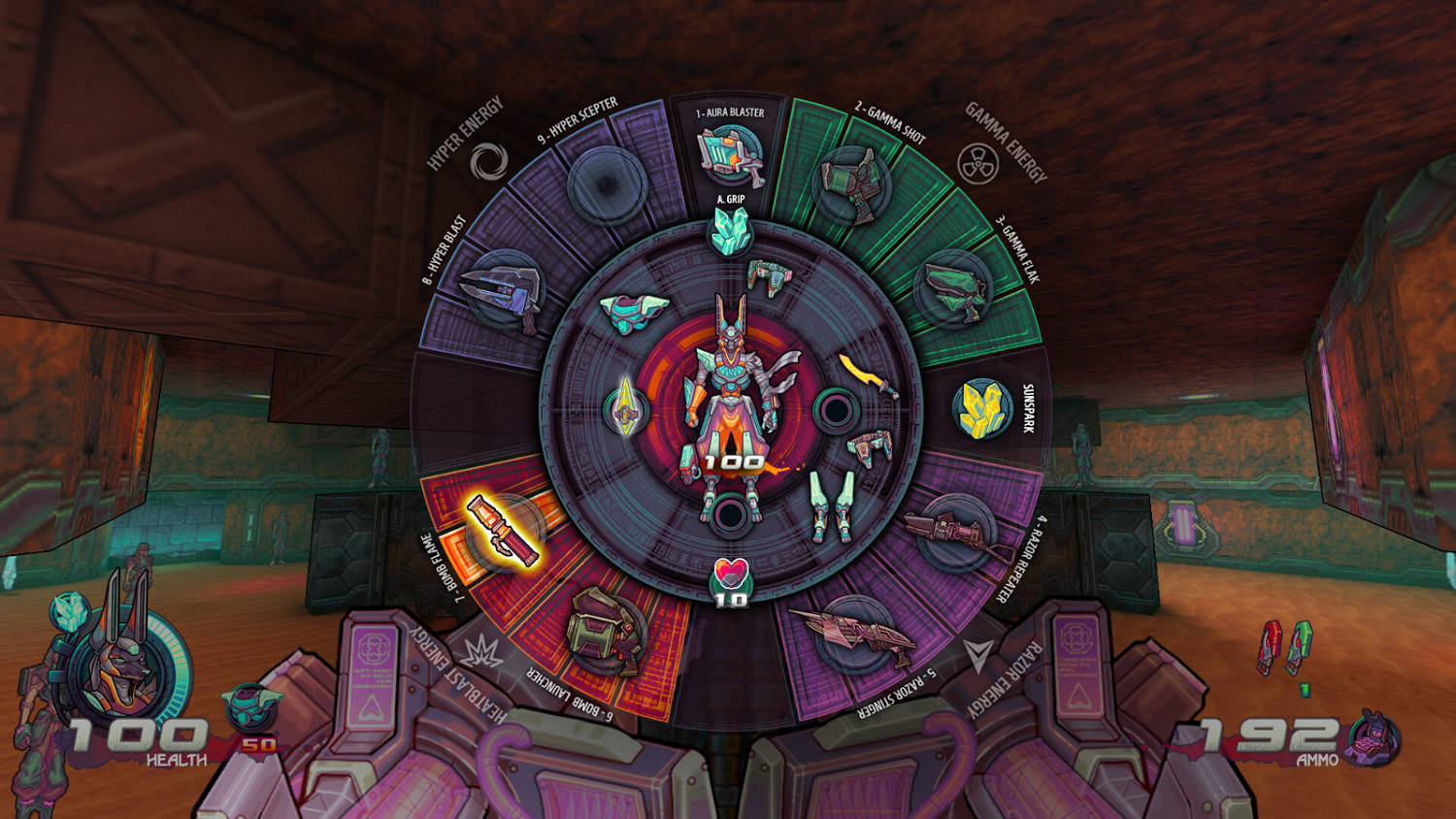Select the Hyper Blast weapon icon
This screenshot has height=819, width=1456.
pyautogui.click(x=503, y=291)
